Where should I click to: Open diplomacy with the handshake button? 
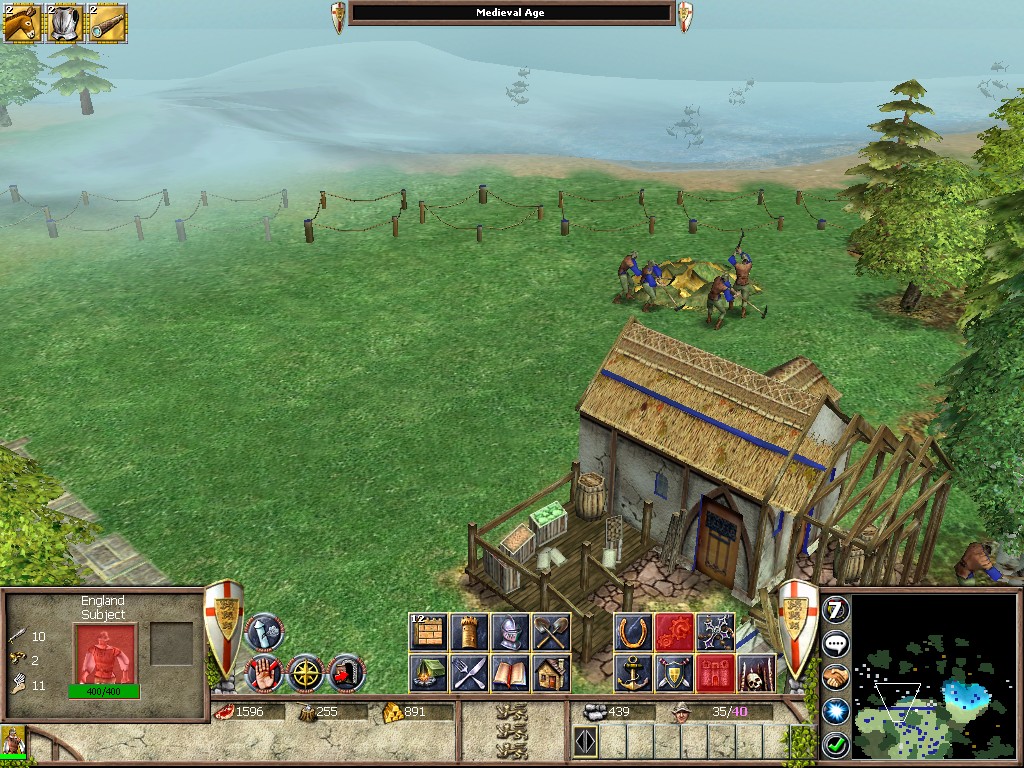[x=835, y=677]
